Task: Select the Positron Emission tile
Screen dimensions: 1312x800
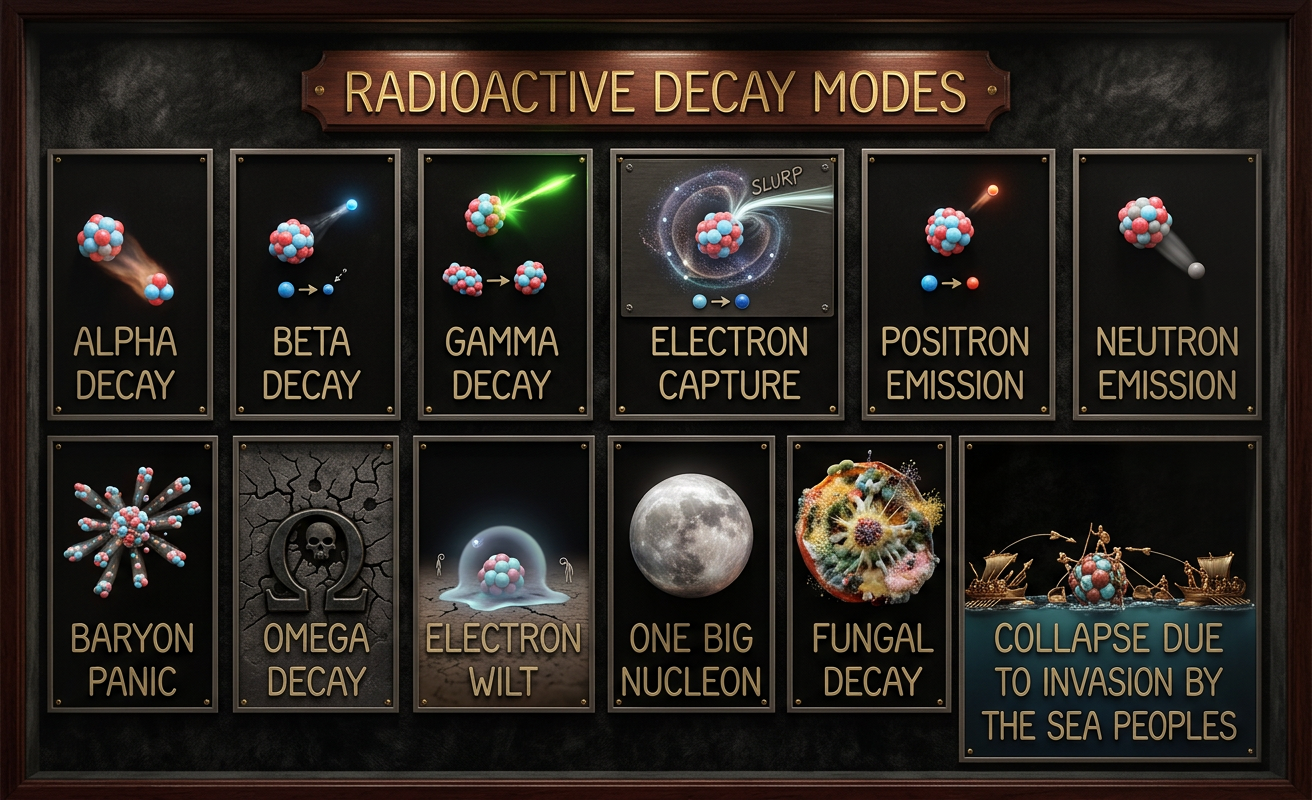Action: click(x=957, y=283)
